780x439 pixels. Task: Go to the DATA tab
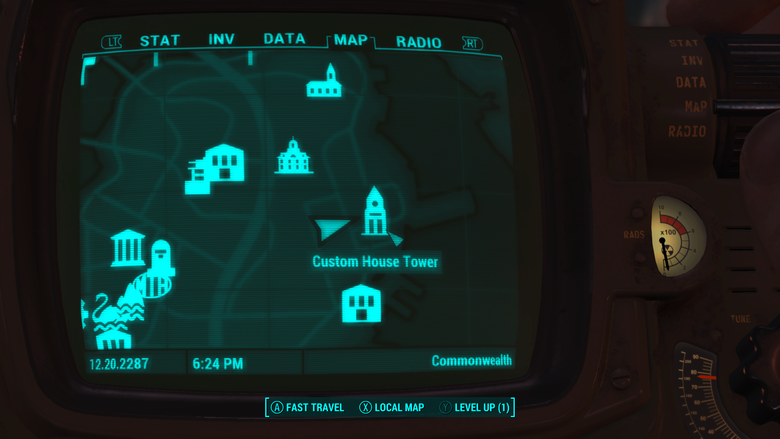click(x=284, y=39)
